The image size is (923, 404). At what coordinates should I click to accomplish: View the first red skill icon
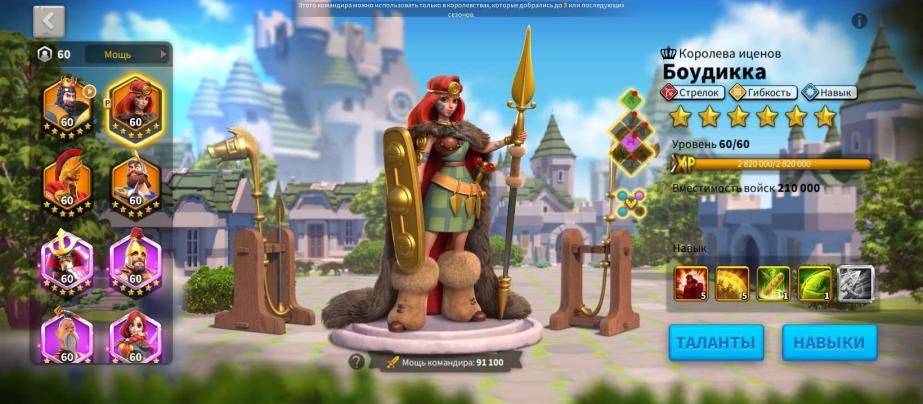691,283
